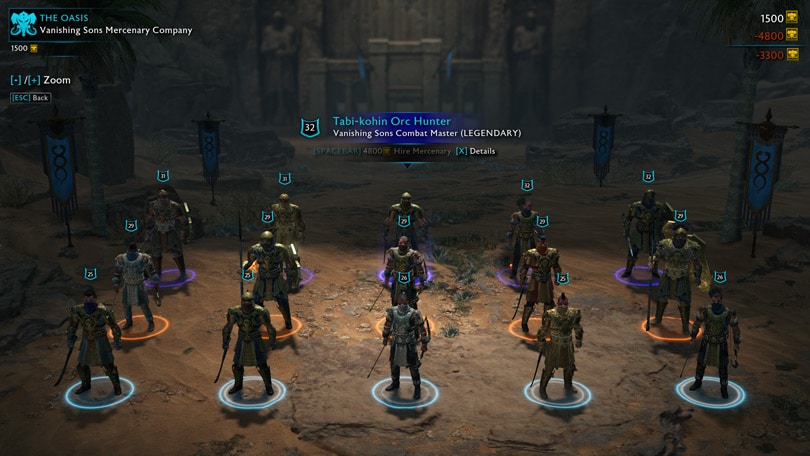Click the Hire Mercenary option
Screen dimensions: 810x456
click(421, 151)
